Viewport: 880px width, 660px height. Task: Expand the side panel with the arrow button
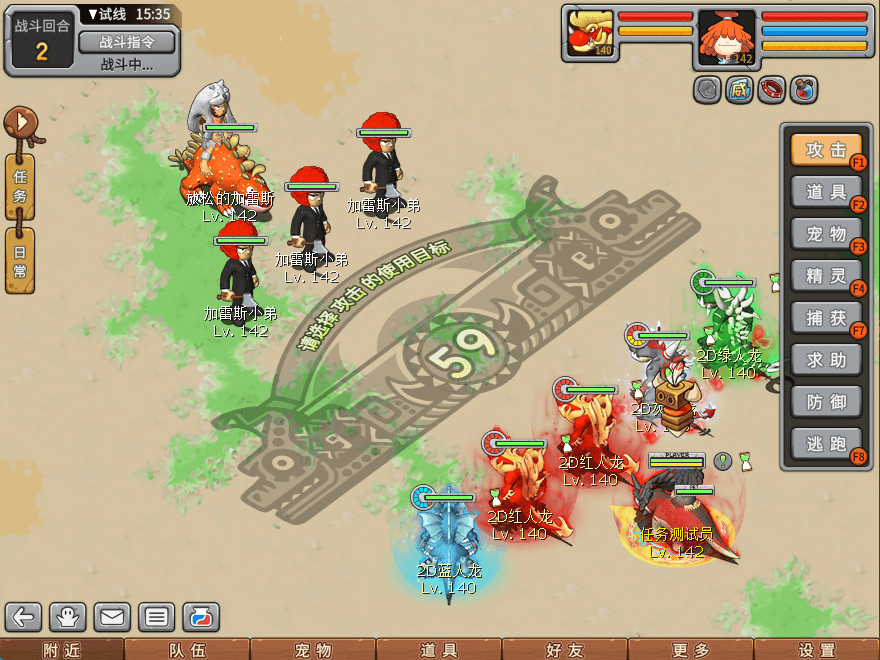point(20,124)
